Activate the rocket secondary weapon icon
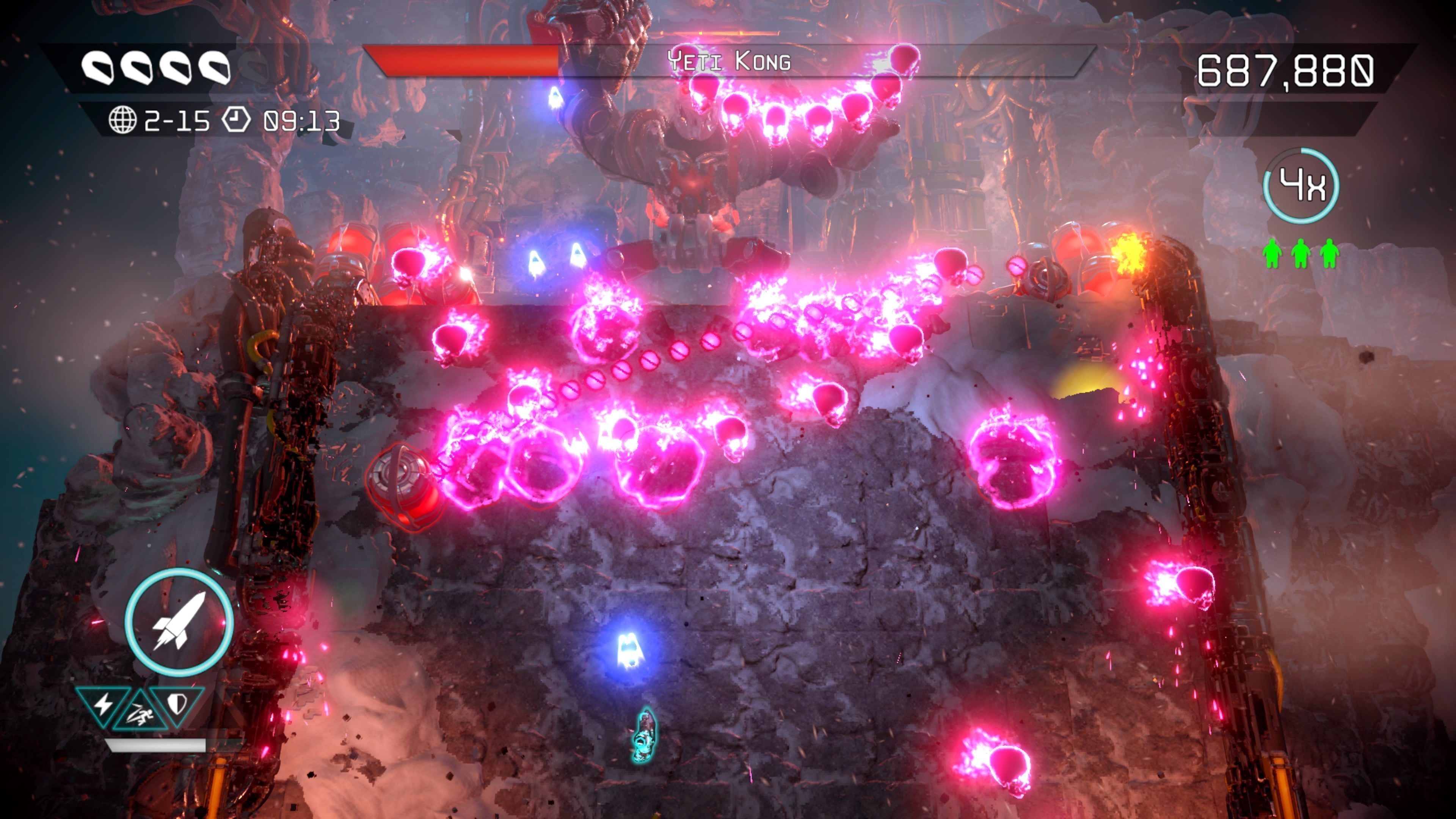The image size is (1456, 819). tap(179, 622)
